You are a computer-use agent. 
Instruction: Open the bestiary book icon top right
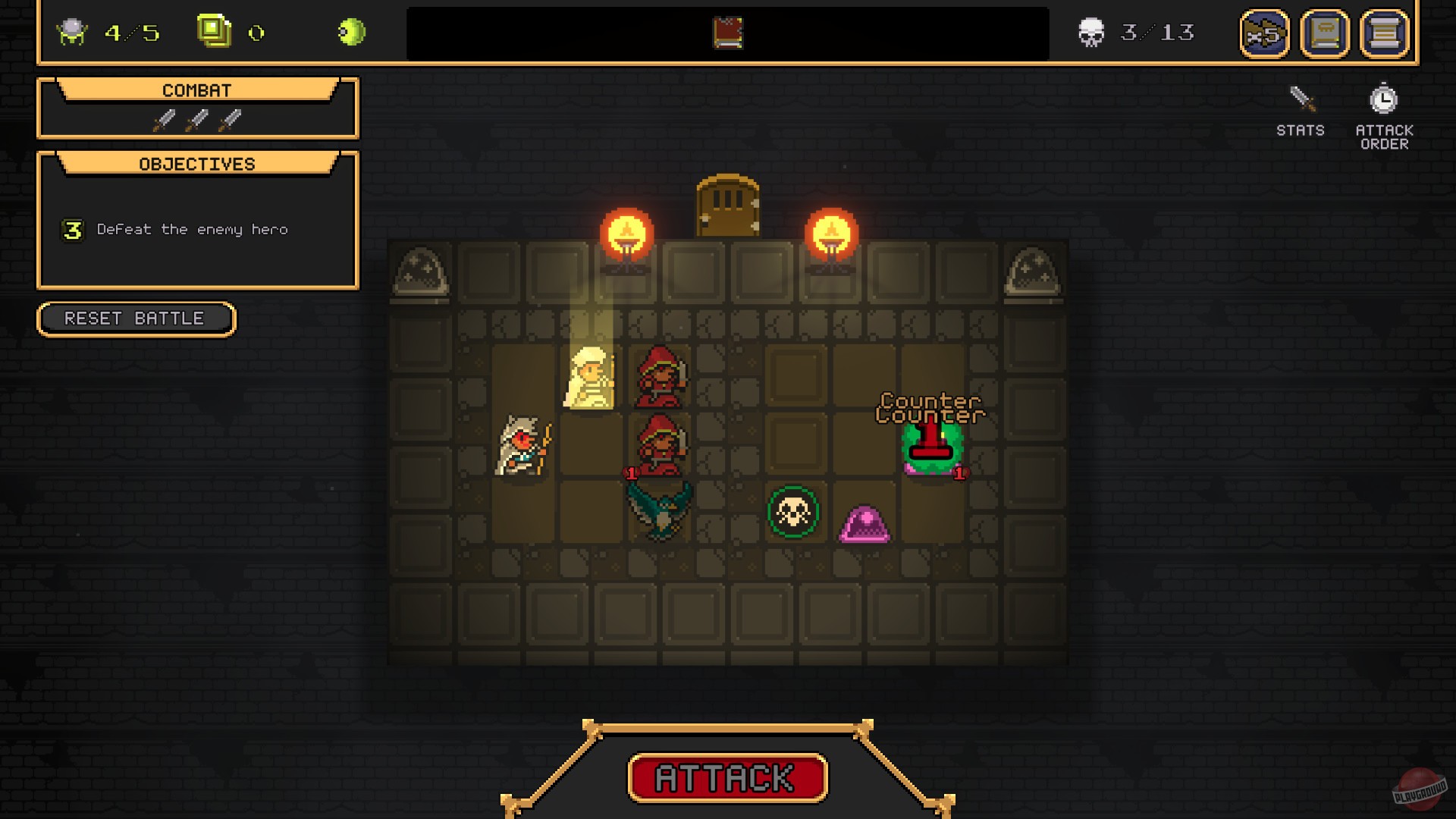[1324, 33]
